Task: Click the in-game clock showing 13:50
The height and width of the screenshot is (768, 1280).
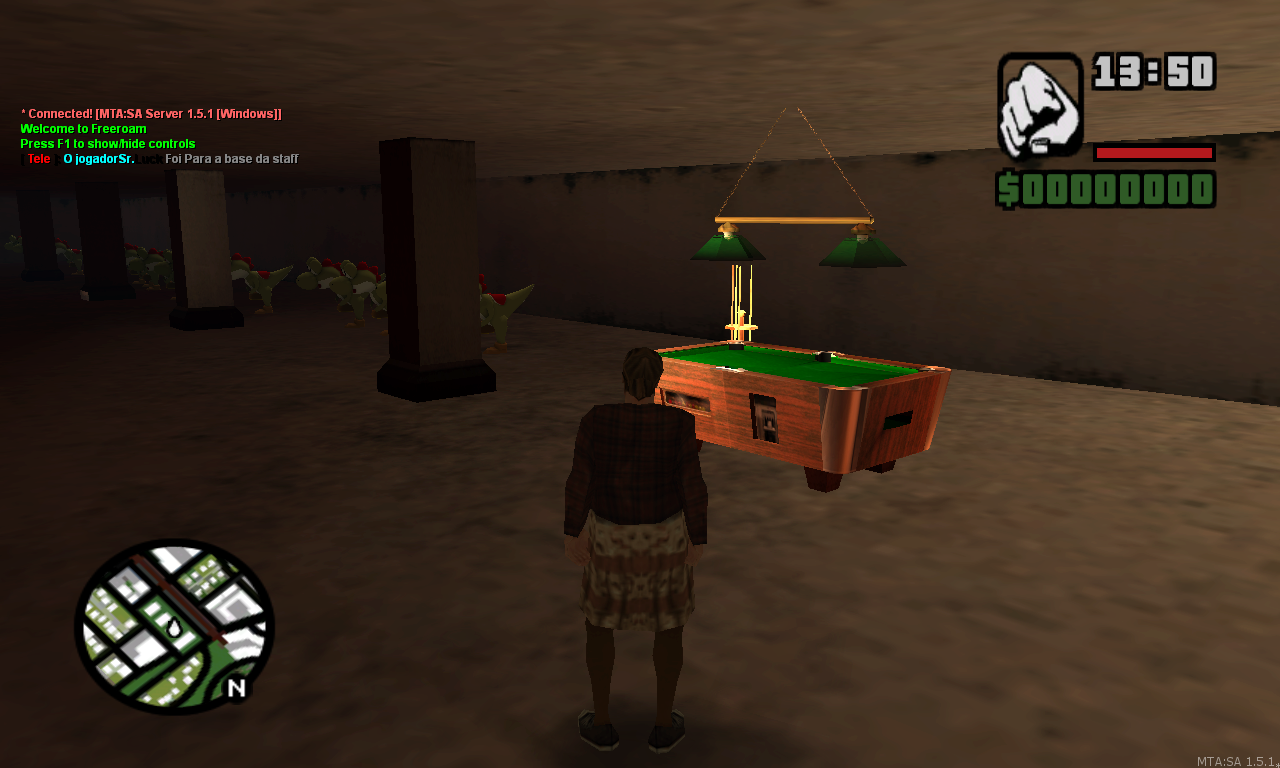Action: pos(1155,72)
